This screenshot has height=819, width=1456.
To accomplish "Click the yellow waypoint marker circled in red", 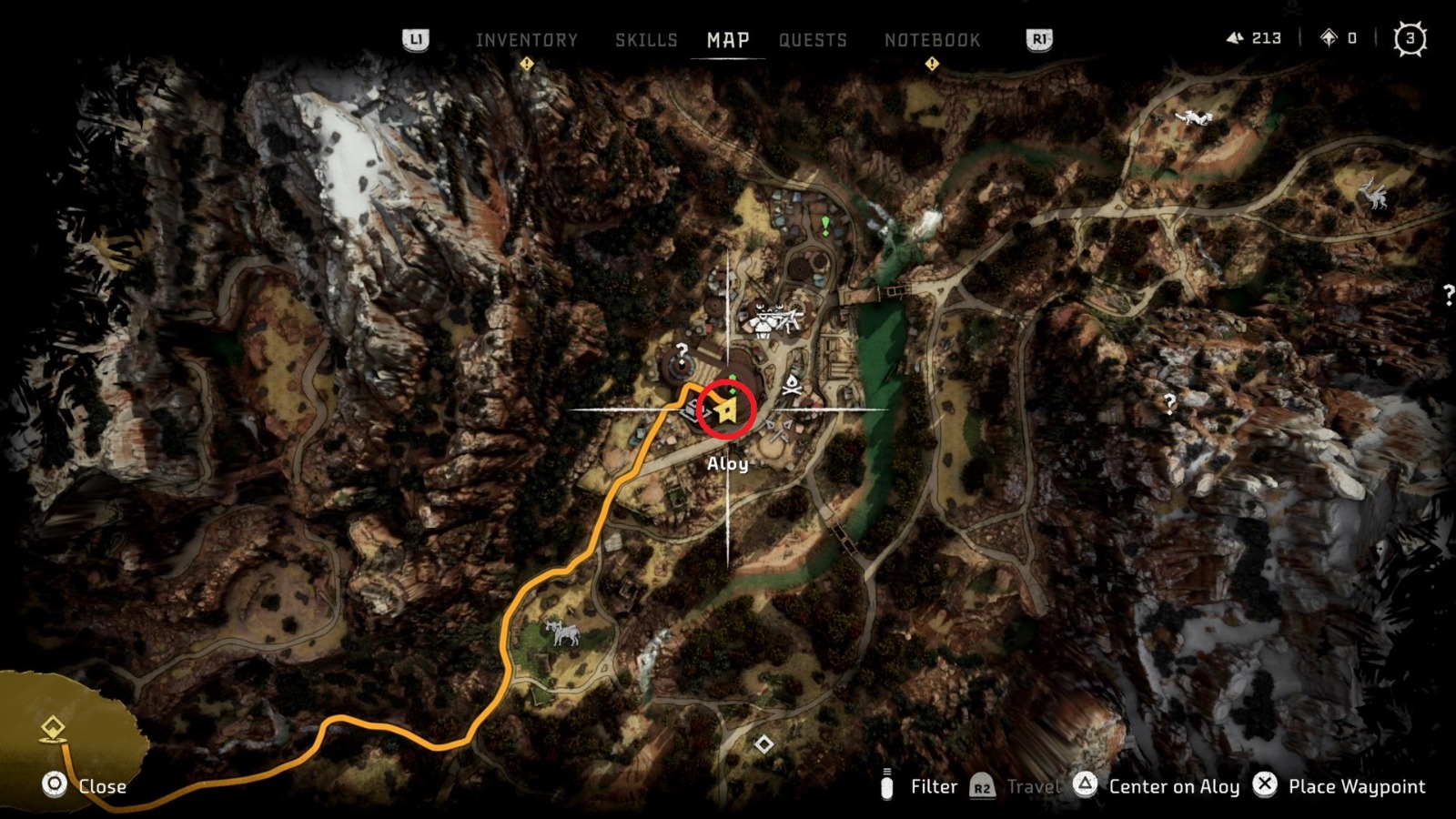I will point(727,408).
